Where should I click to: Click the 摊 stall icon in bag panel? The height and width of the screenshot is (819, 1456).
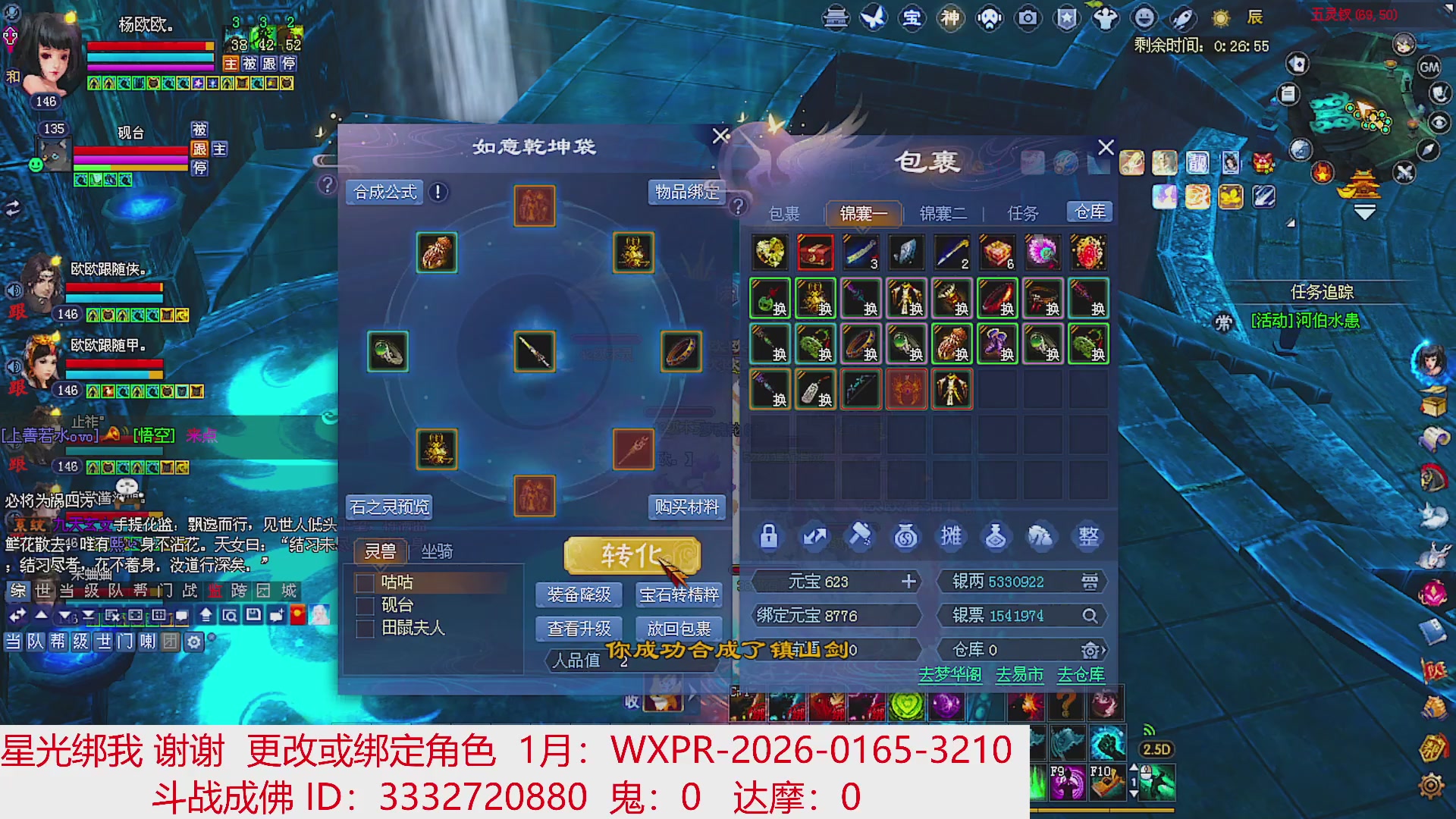click(x=951, y=536)
